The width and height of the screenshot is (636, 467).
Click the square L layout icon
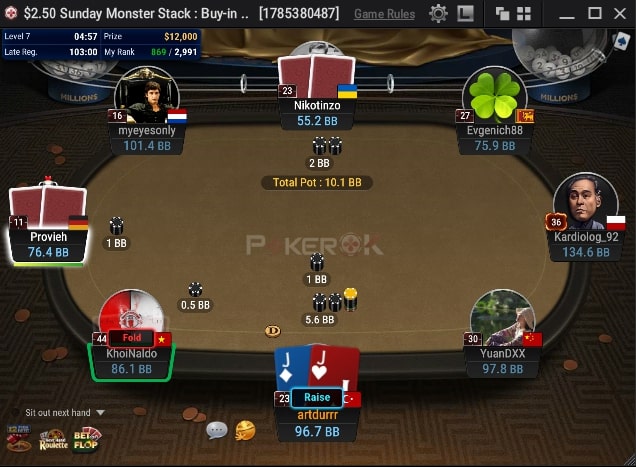tap(465, 14)
